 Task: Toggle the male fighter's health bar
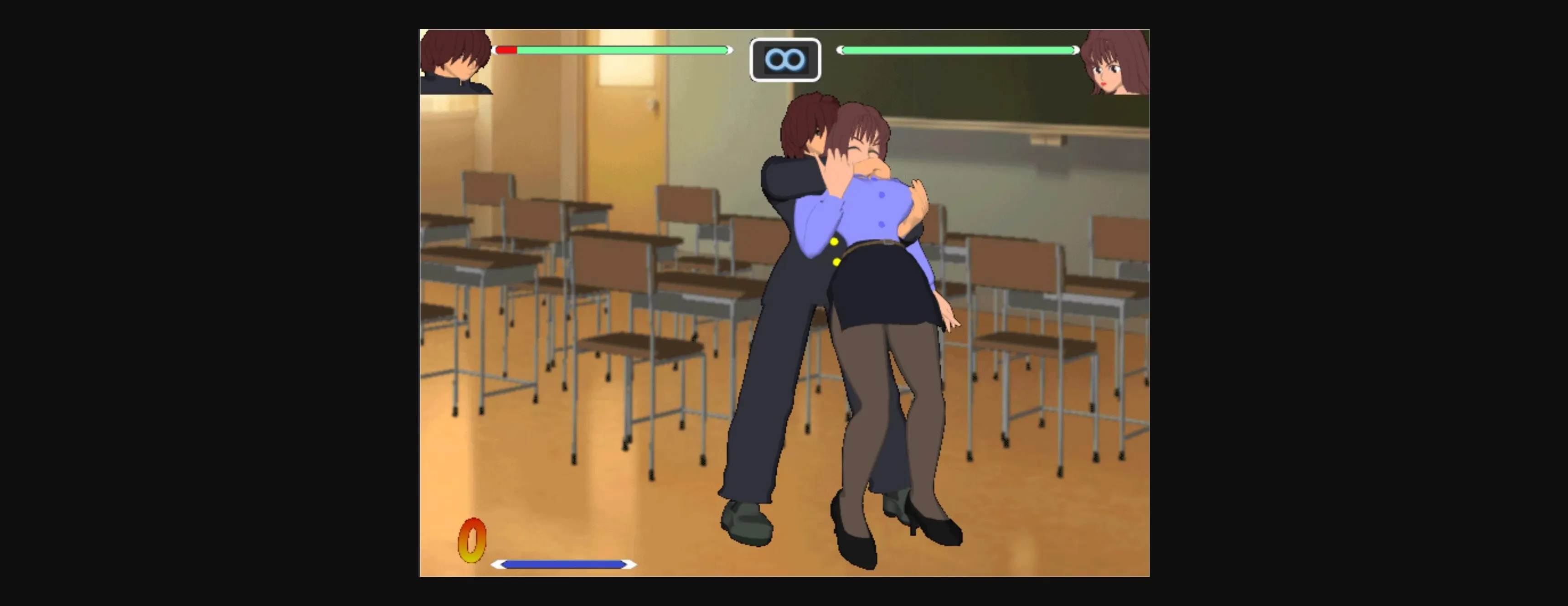(615, 50)
